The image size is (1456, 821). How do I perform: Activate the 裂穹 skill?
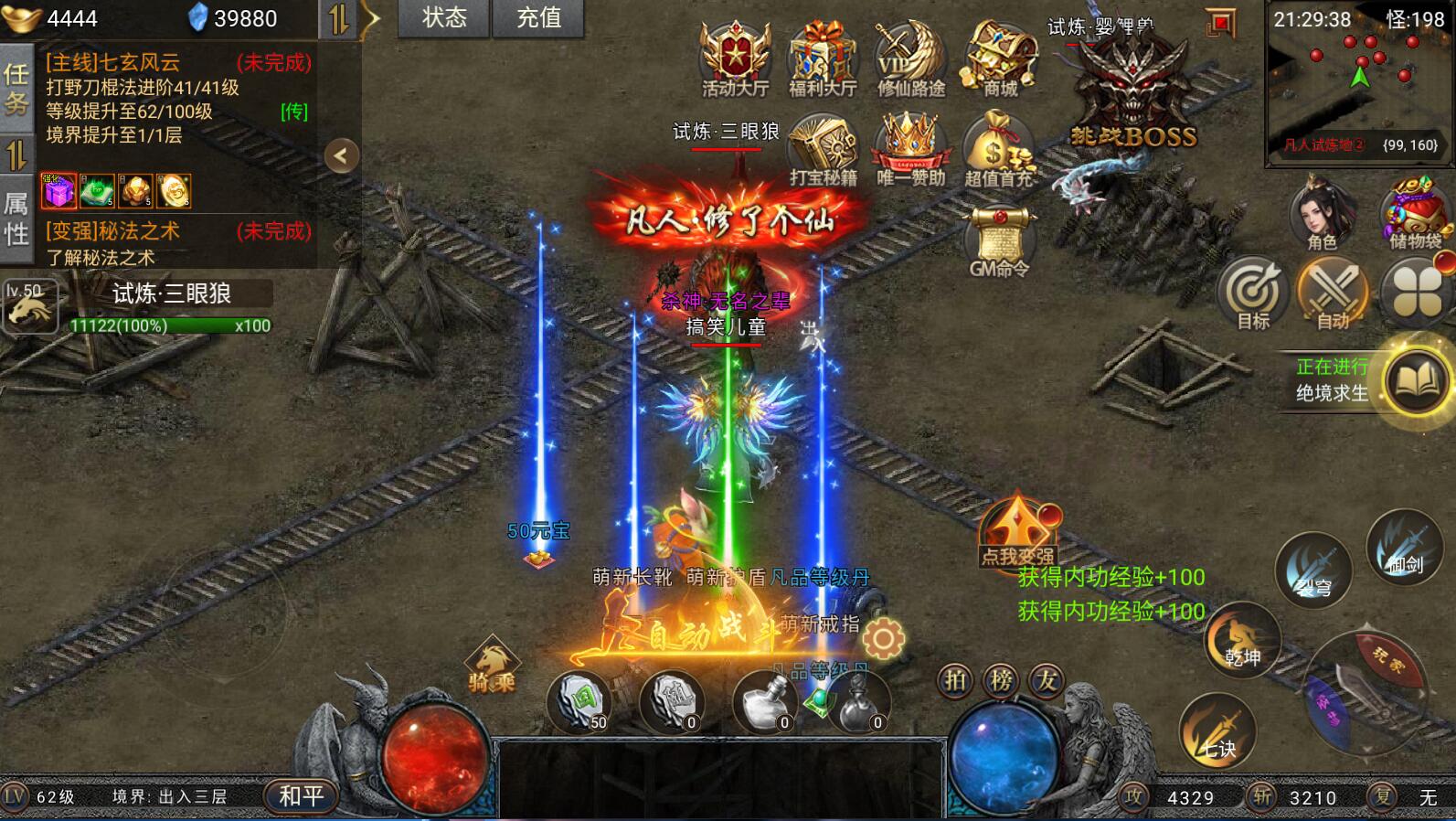(x=1313, y=570)
